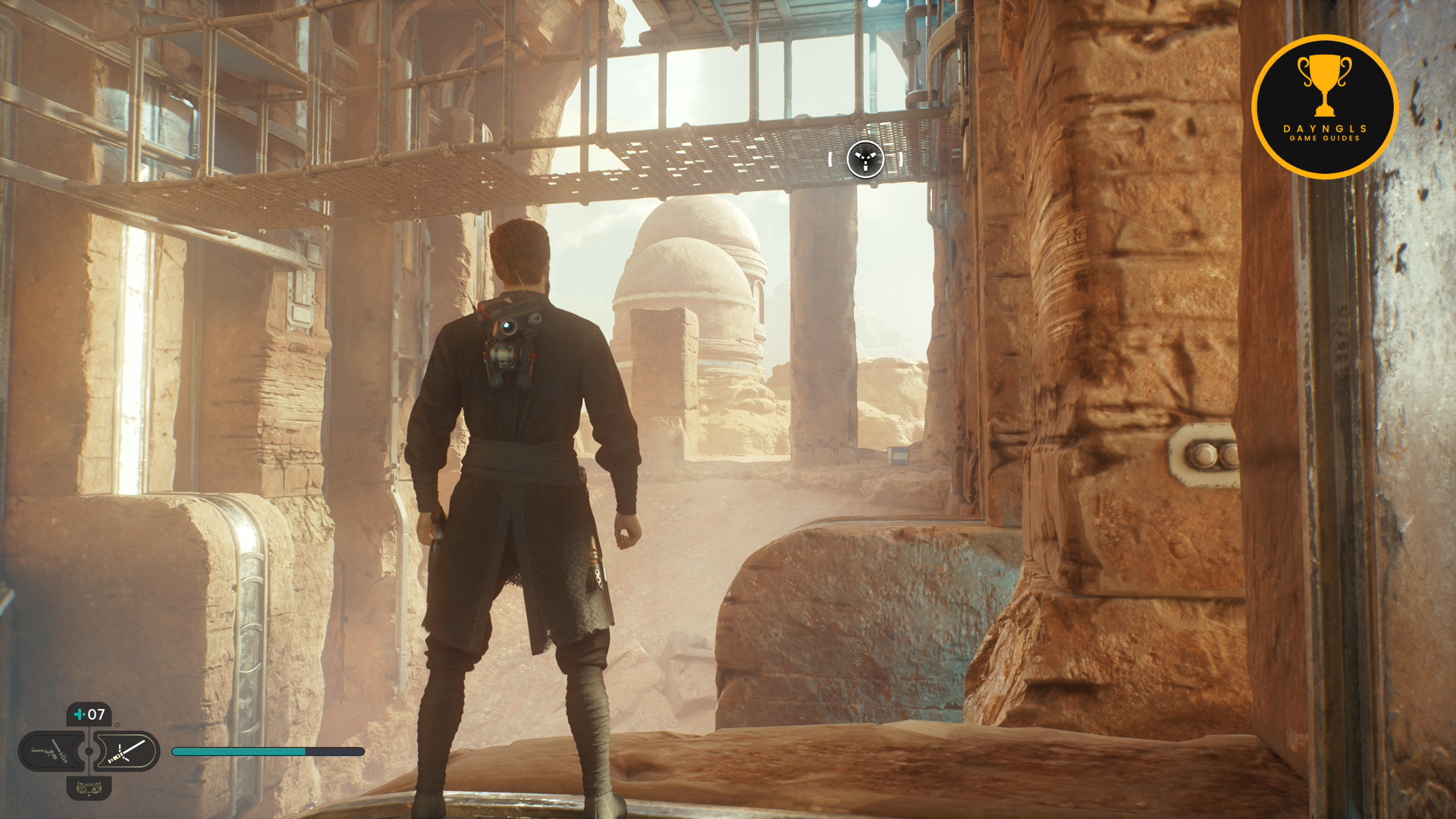Open the Dayngls Game Guides trophy logo
Image resolution: width=1456 pixels, height=819 pixels.
pyautogui.click(x=1324, y=107)
